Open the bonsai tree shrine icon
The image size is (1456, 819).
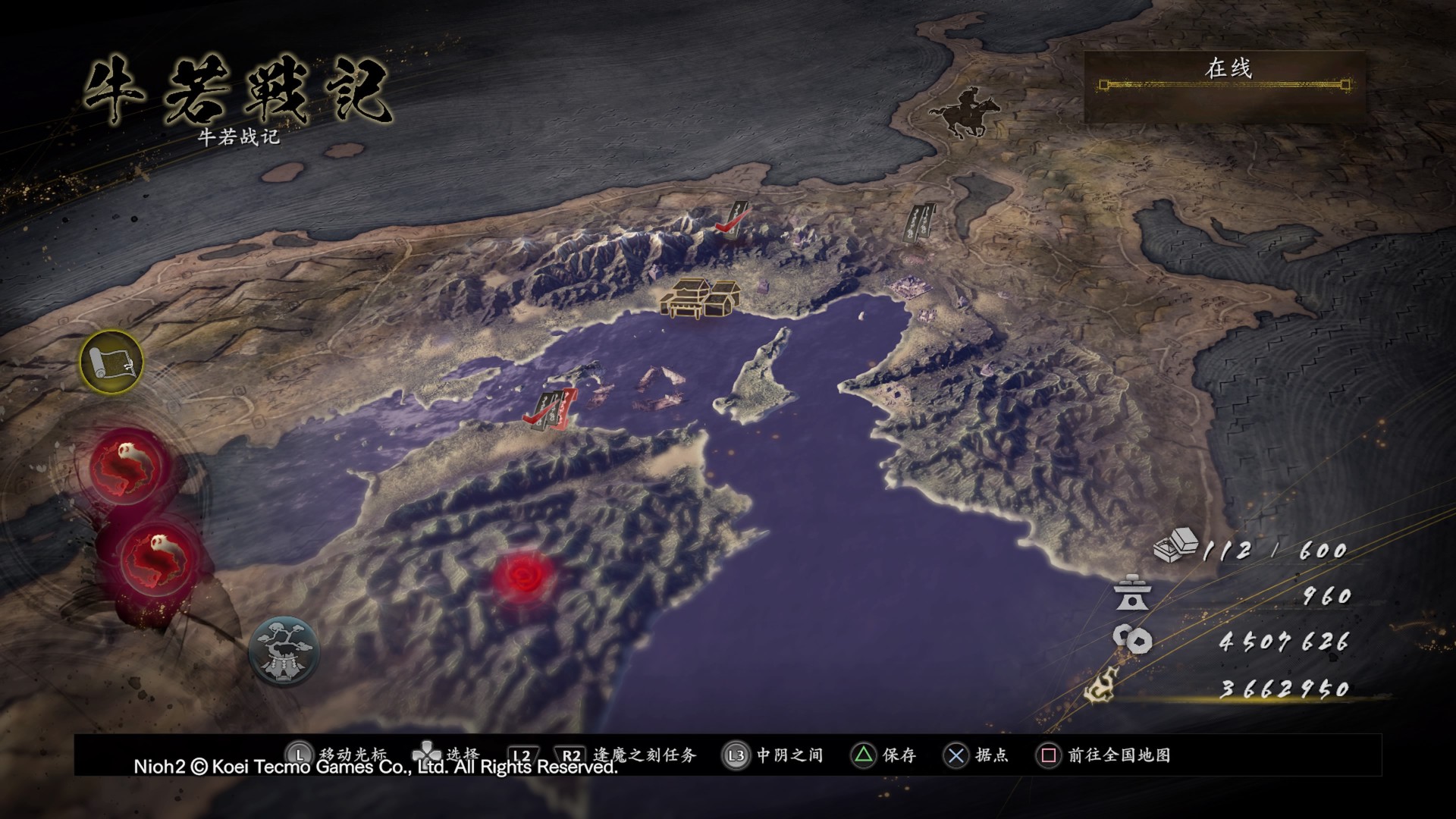284,651
